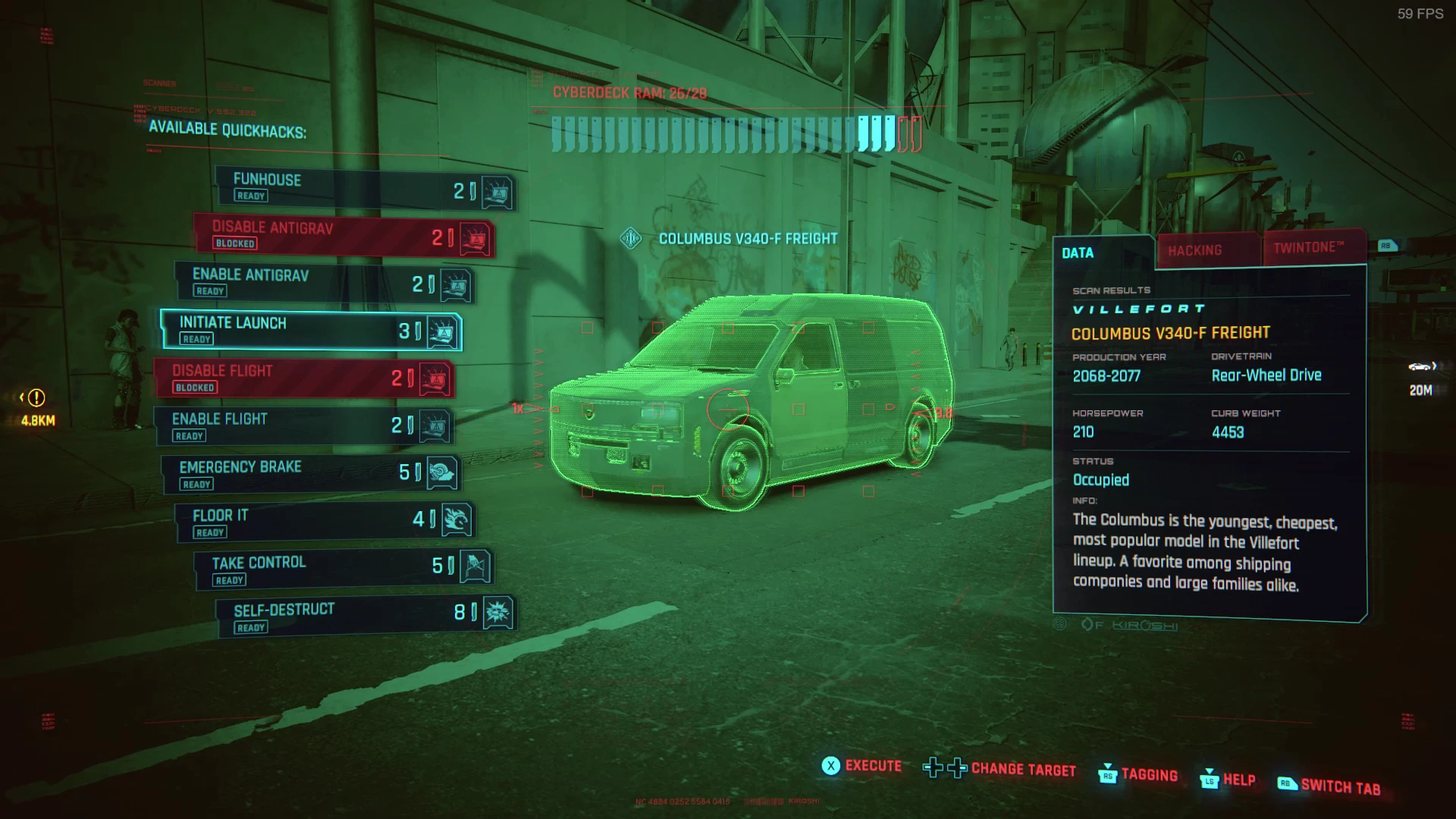Select the Enable Antigrav quickhack
1456x819 pixels.
pyautogui.click(x=322, y=283)
